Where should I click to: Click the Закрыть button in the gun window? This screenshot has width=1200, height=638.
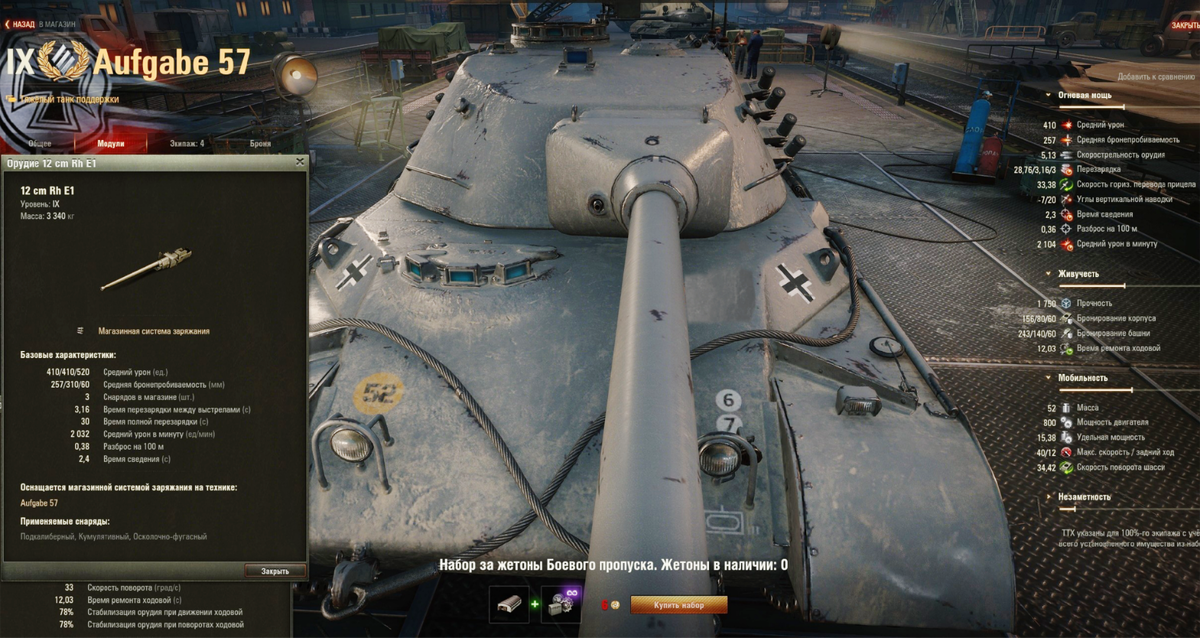tap(275, 571)
